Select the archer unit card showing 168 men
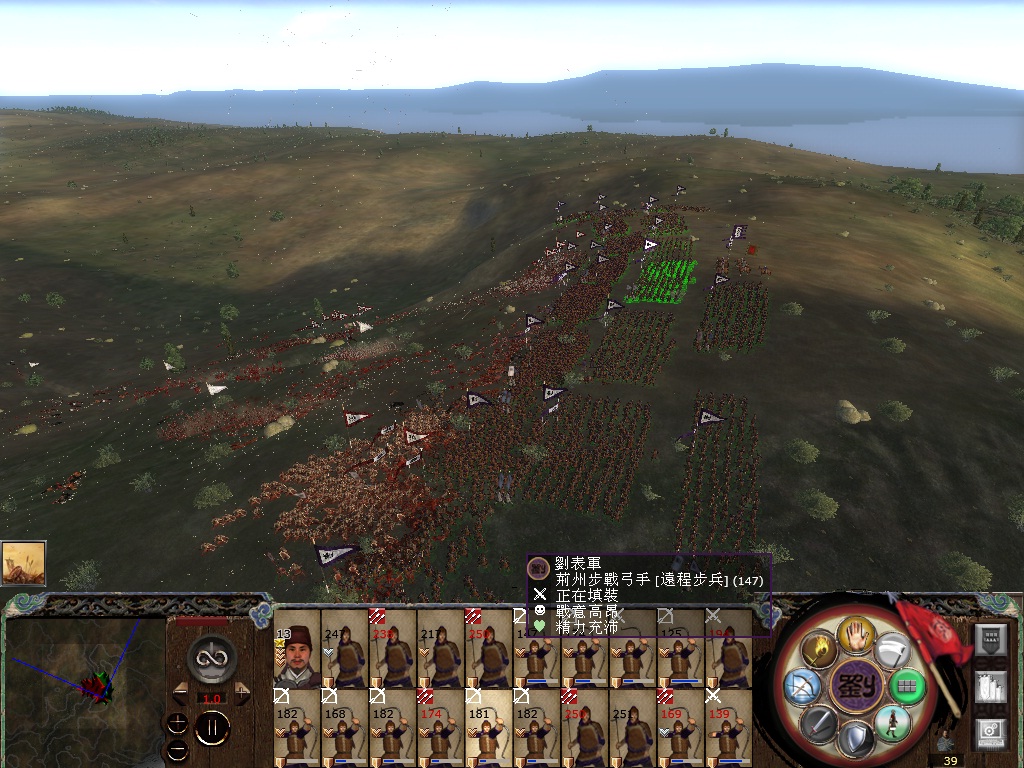Viewport: 1024px width, 768px height. pyautogui.click(x=345, y=728)
